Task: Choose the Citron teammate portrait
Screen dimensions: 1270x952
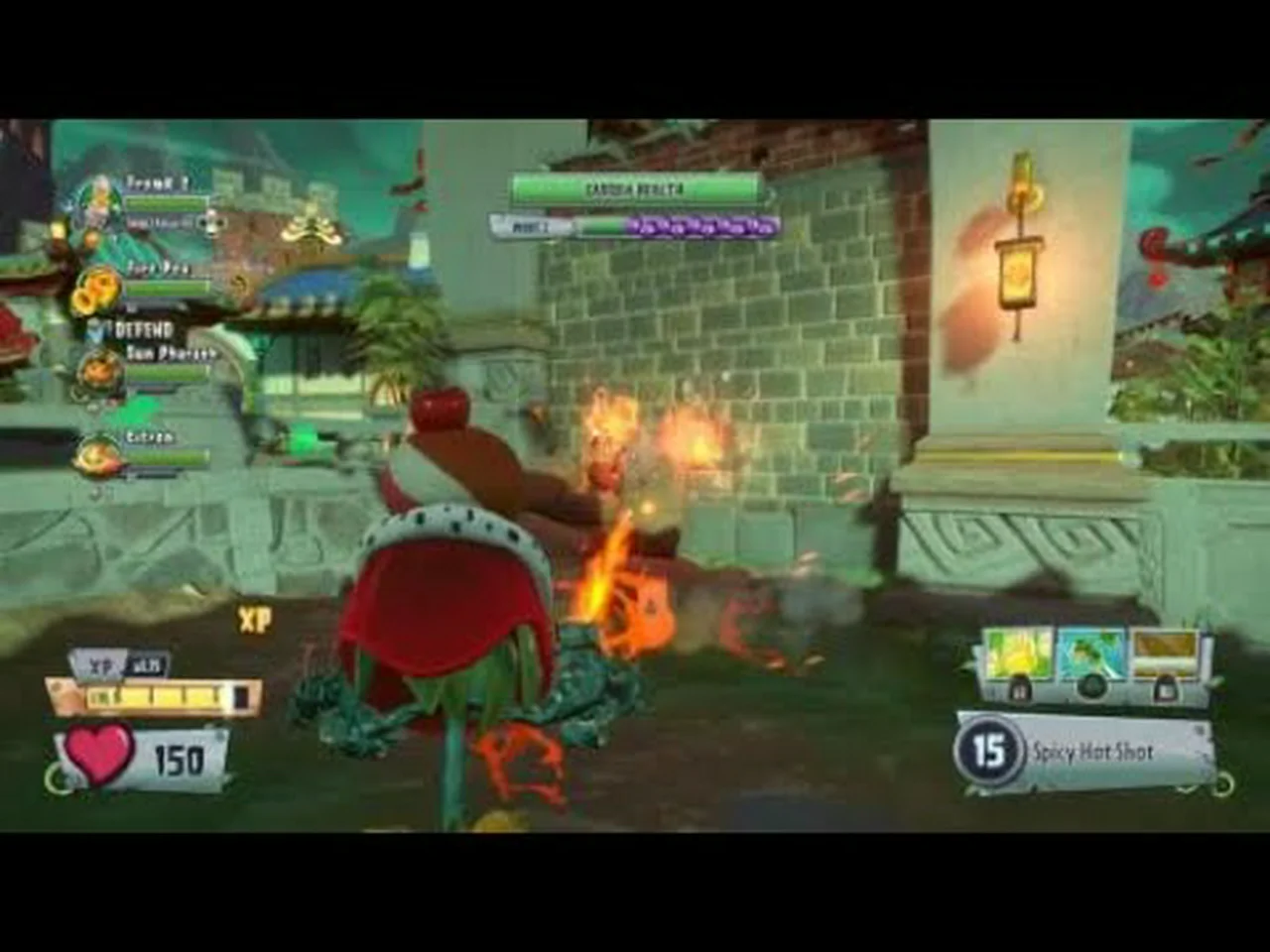Action: coord(99,455)
